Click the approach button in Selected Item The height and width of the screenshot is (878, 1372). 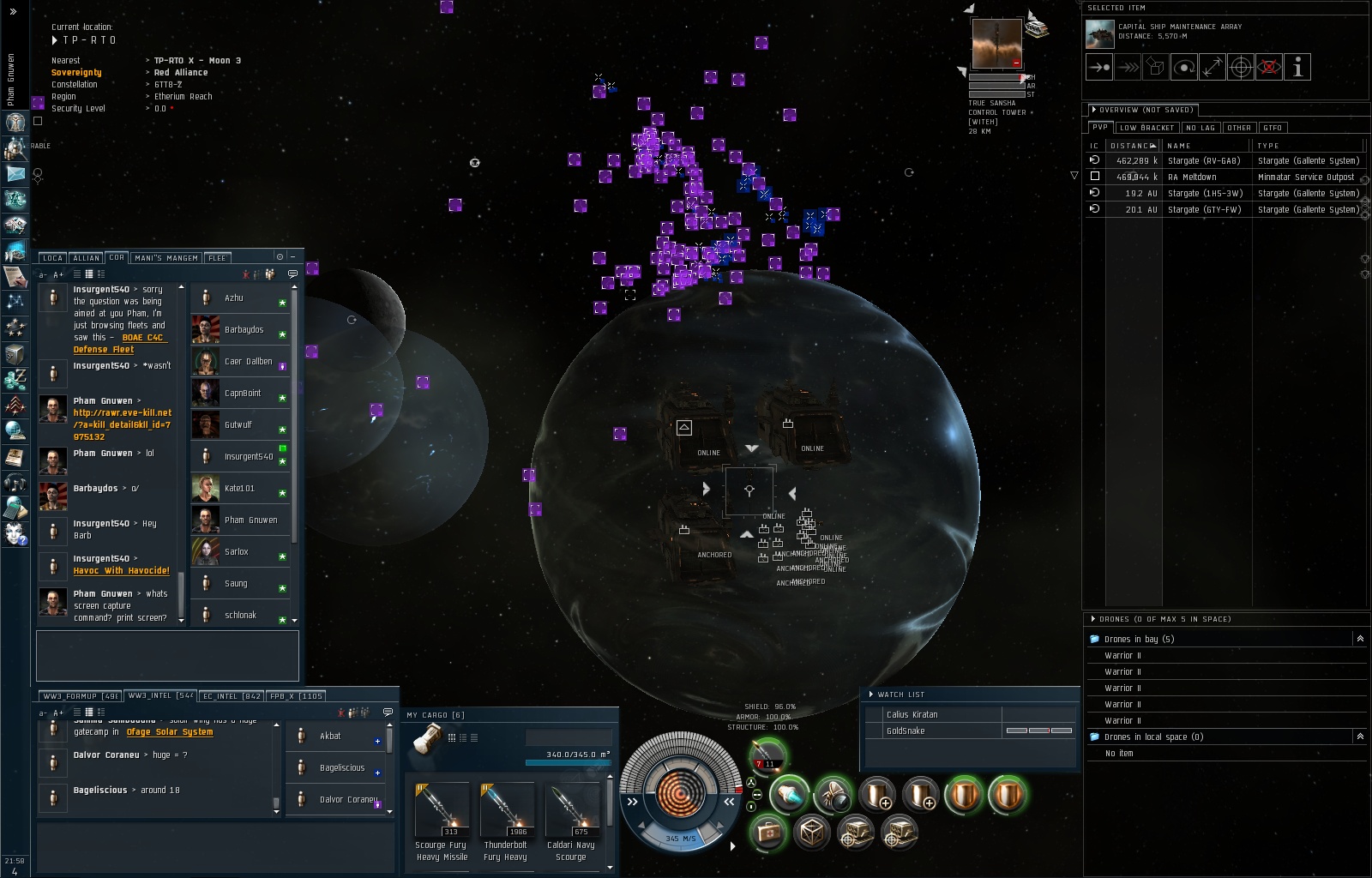tap(1099, 68)
